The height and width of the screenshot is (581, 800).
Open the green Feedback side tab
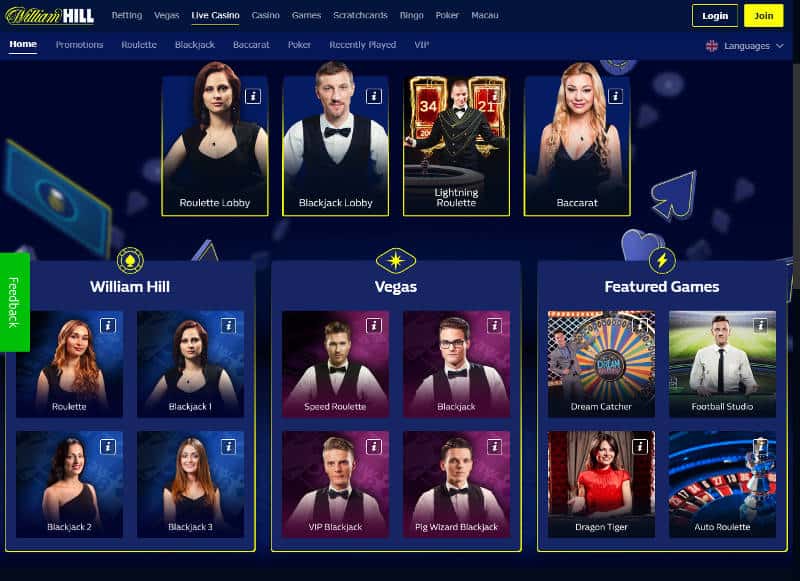click(14, 302)
